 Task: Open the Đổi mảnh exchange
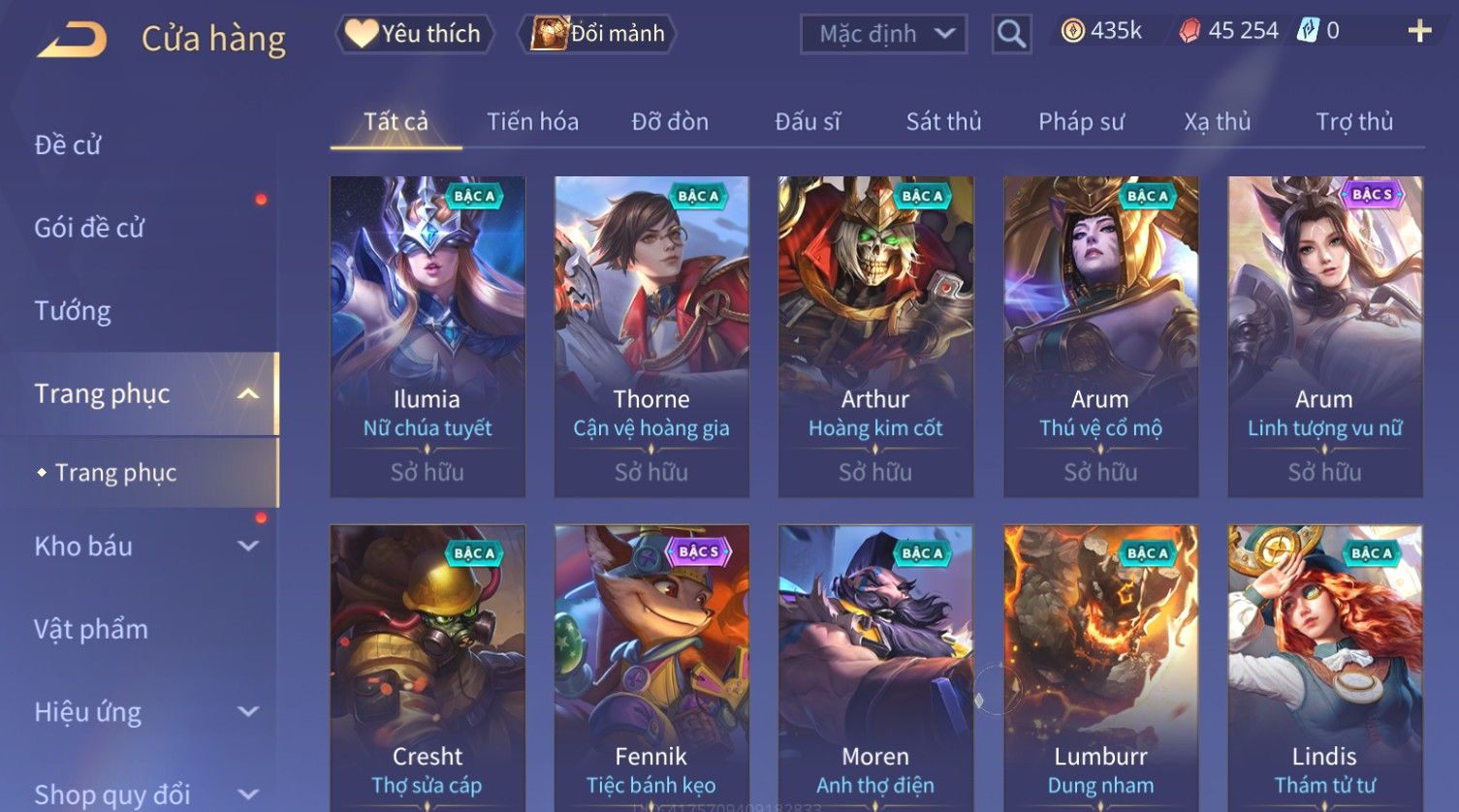[x=599, y=34]
